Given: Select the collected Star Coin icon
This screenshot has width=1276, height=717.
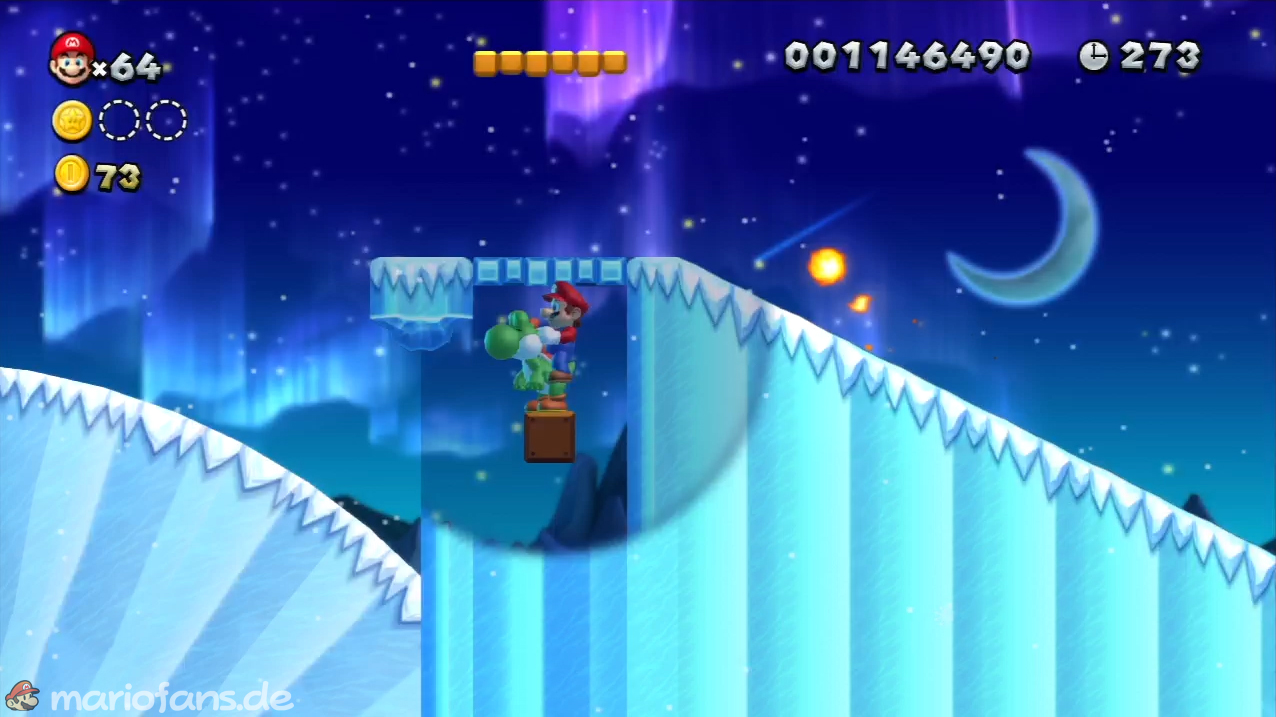Looking at the screenshot, I should coord(72,121).
